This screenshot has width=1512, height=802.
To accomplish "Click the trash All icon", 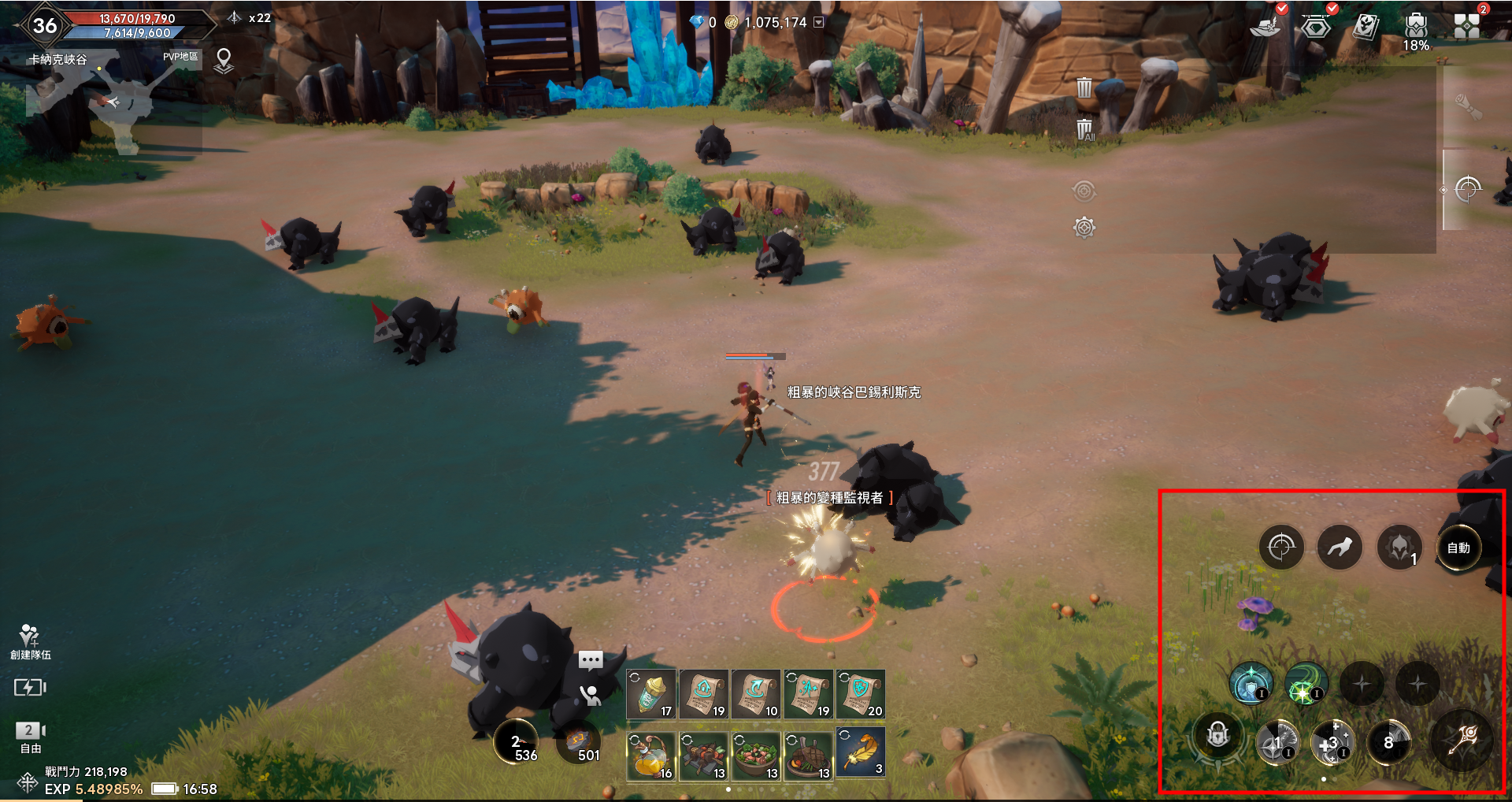I will tap(1084, 129).
